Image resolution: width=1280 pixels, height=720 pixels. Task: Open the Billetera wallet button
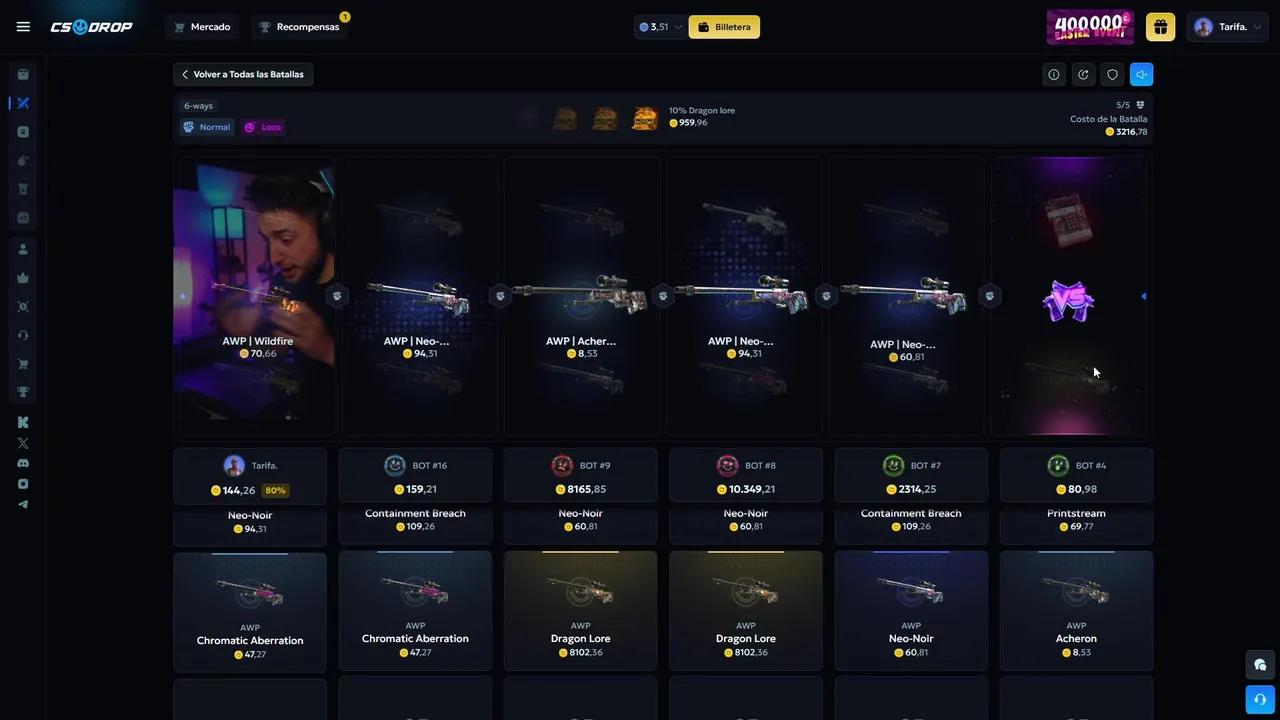(724, 27)
